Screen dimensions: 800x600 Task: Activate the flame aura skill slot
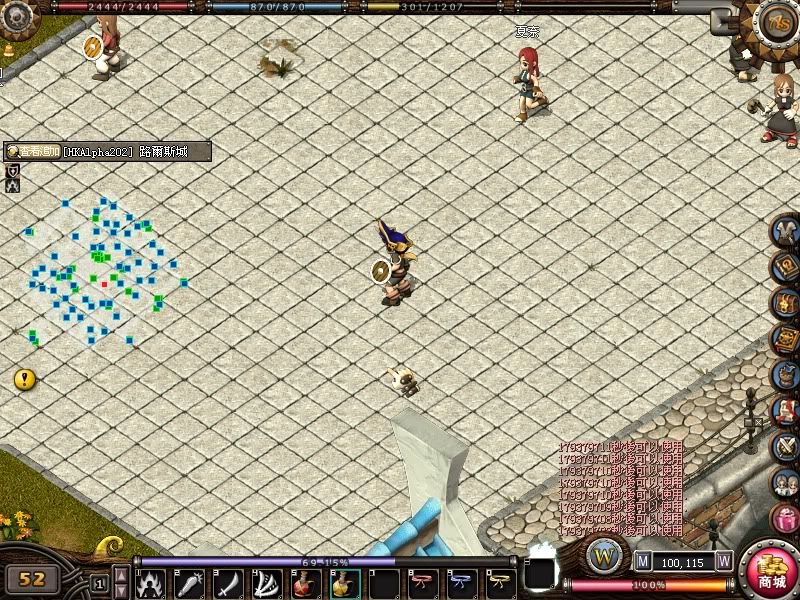(149, 583)
